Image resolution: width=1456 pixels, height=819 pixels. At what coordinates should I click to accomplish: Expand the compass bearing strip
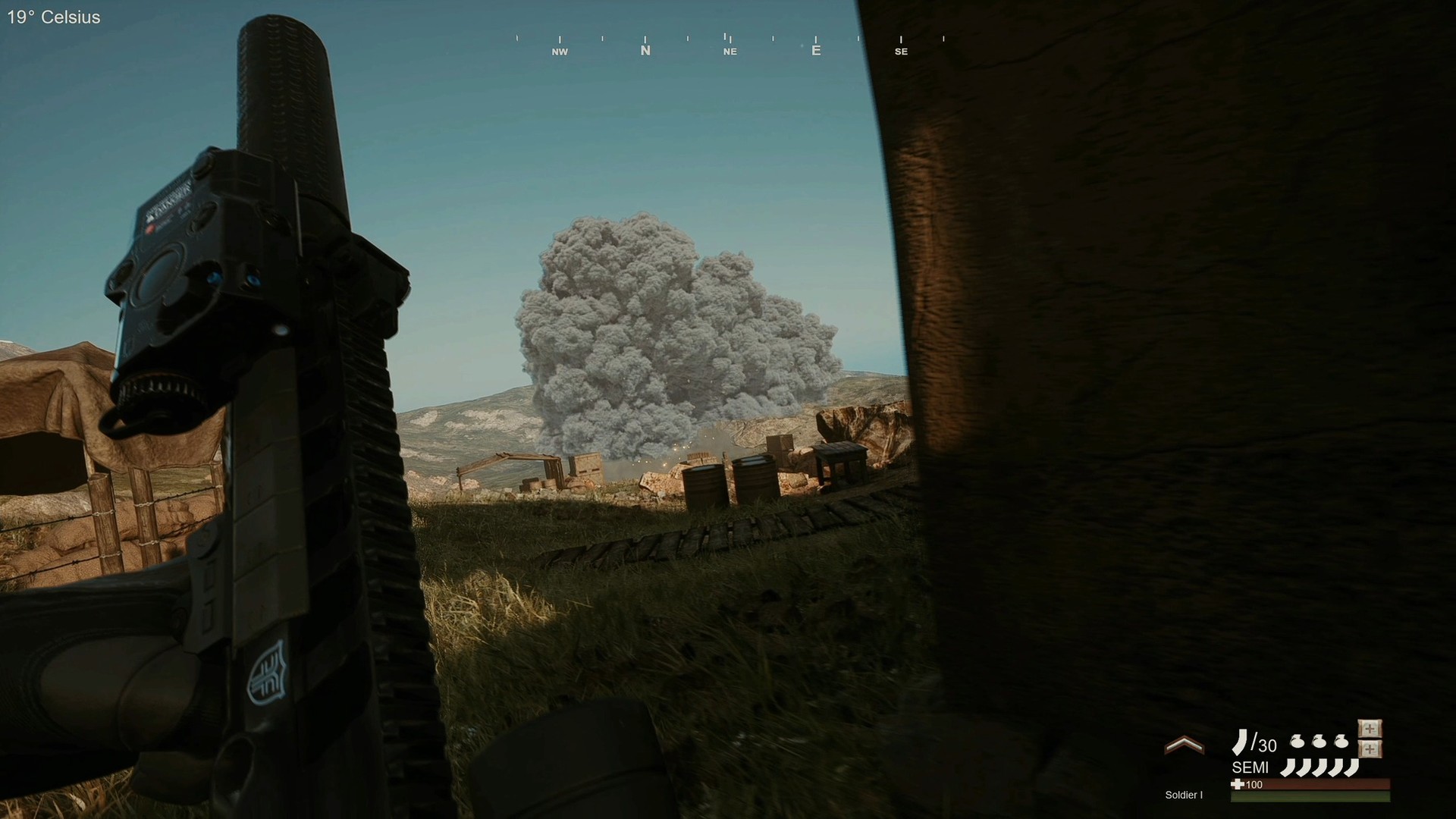tap(728, 42)
